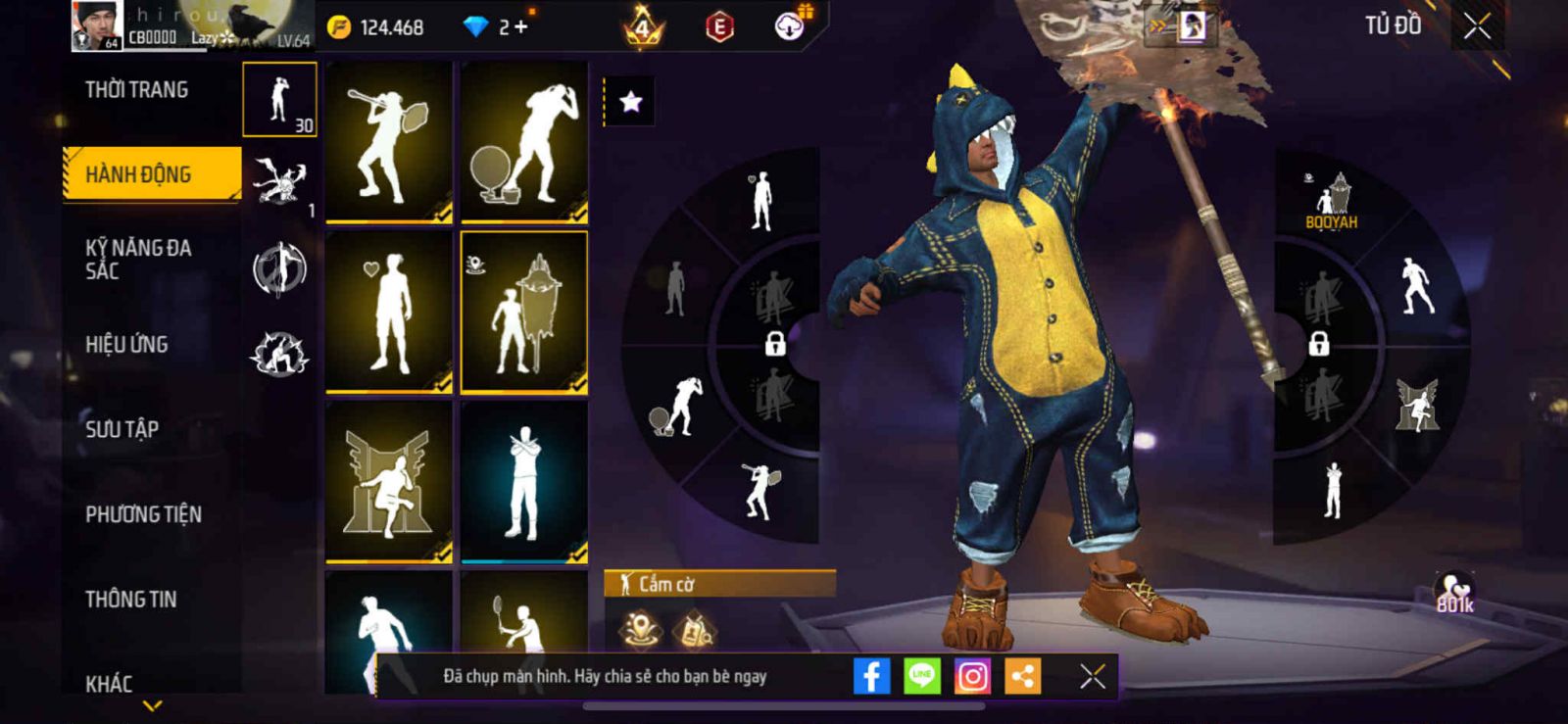Switch to Kỹ Năng Đa Sắc
The width and height of the screenshot is (1568, 724).
point(138,259)
